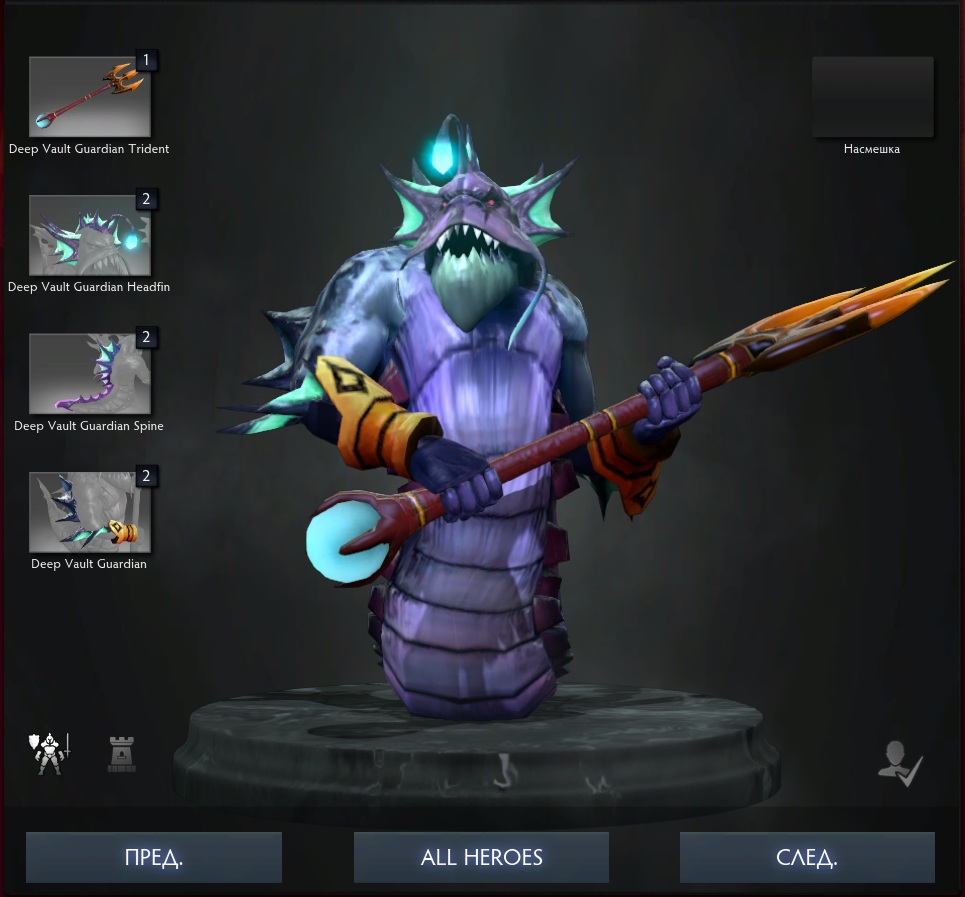Choose the Deep Vault Guardian Headfin slot

pos(90,235)
